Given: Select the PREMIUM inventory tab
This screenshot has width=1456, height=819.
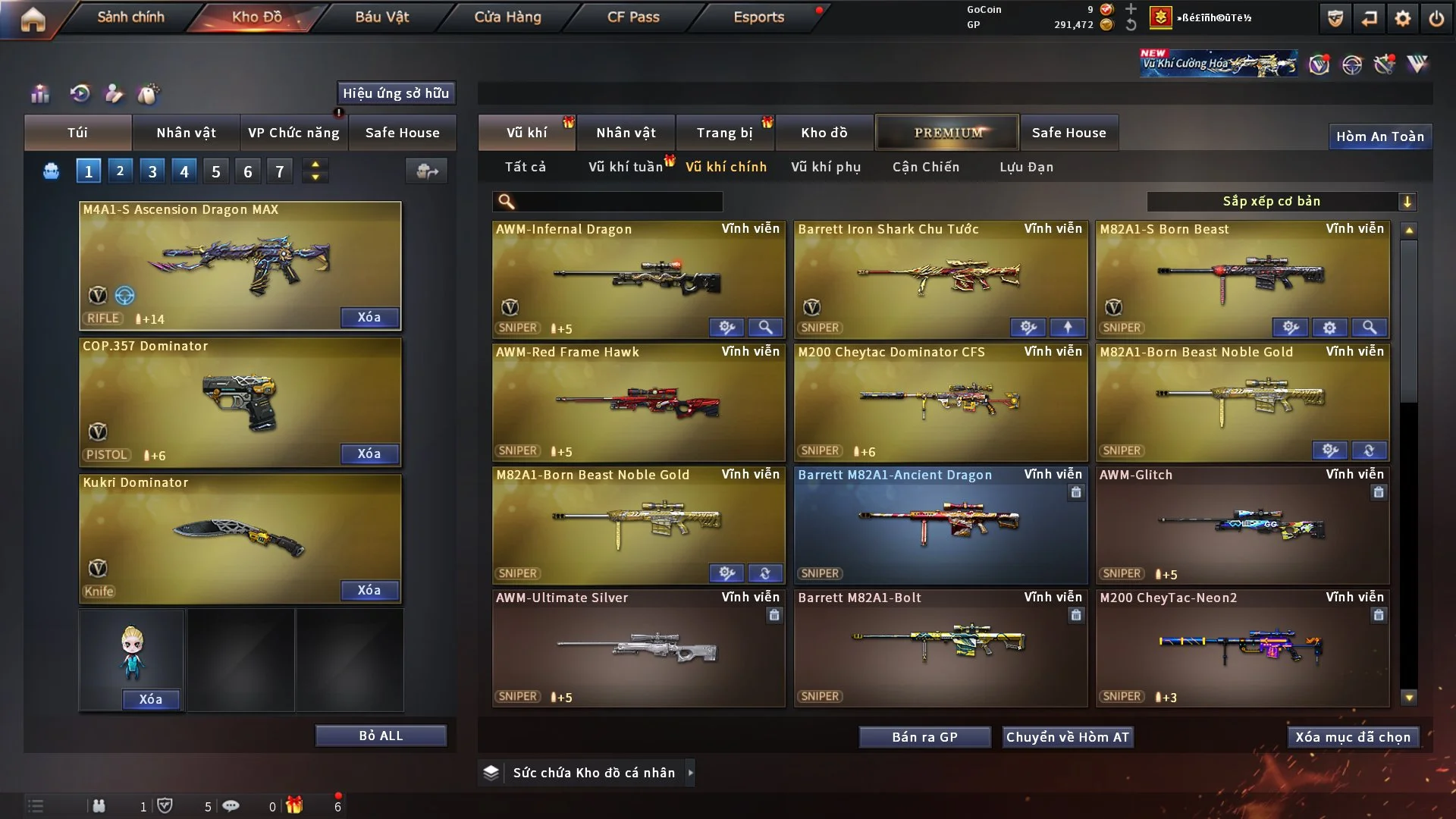Looking at the screenshot, I should coord(947,133).
